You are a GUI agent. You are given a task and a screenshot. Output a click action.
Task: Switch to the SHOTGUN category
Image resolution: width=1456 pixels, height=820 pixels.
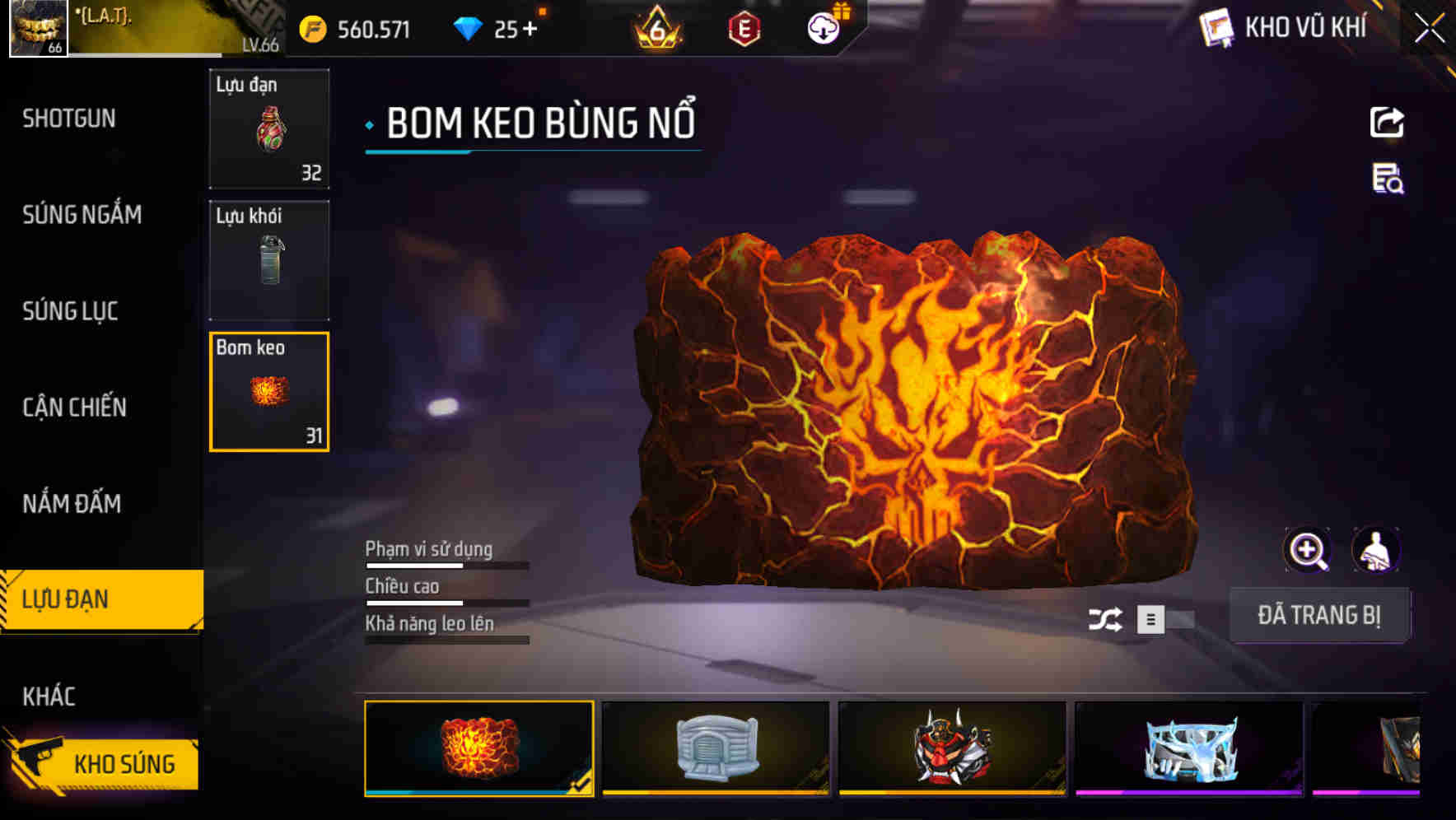(69, 119)
